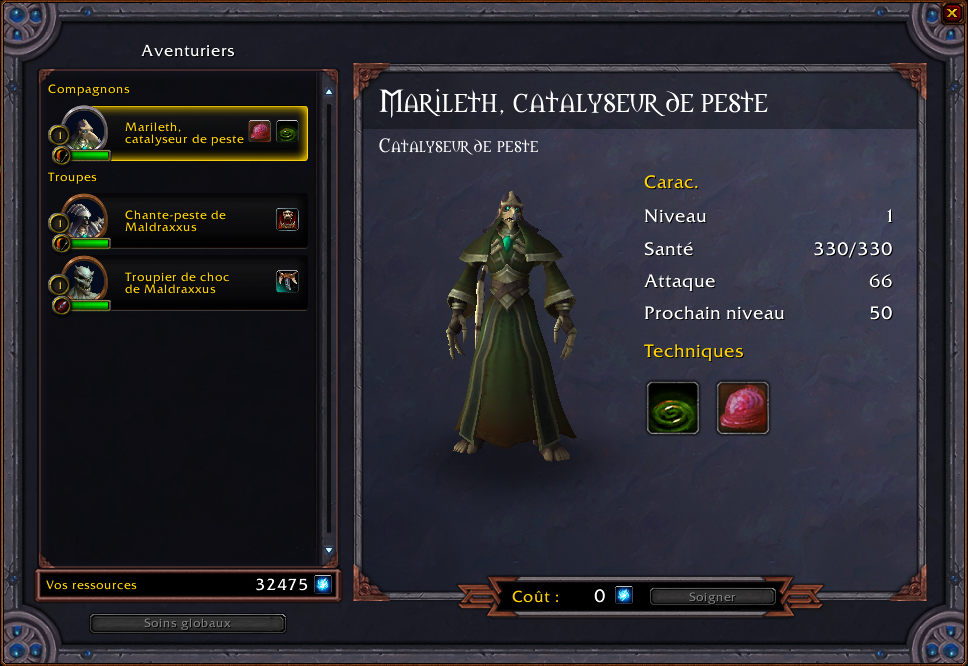Image resolution: width=968 pixels, height=666 pixels.
Task: Close the adventurers window
Action: (x=951, y=13)
